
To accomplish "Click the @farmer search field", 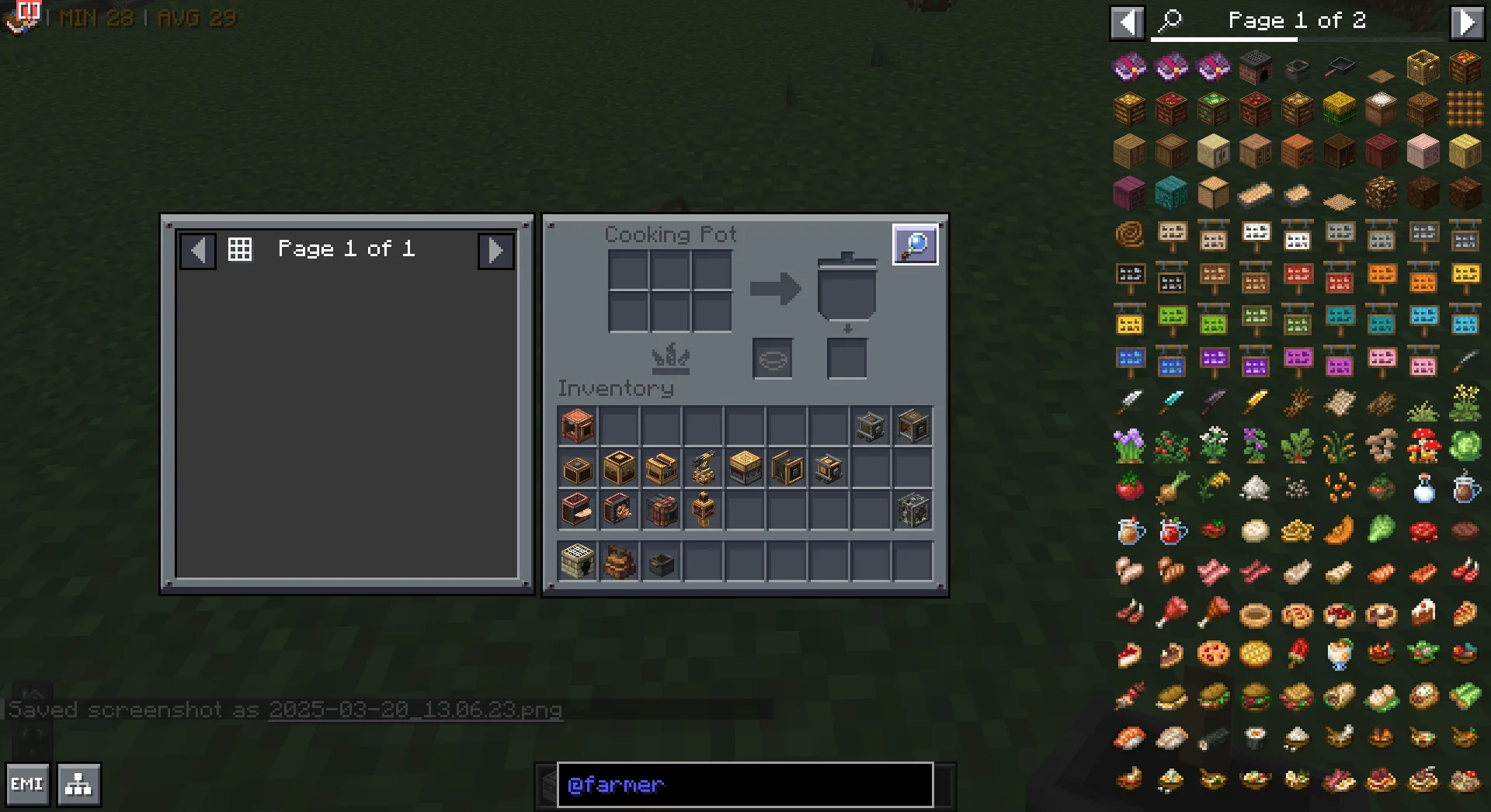I will point(744,785).
